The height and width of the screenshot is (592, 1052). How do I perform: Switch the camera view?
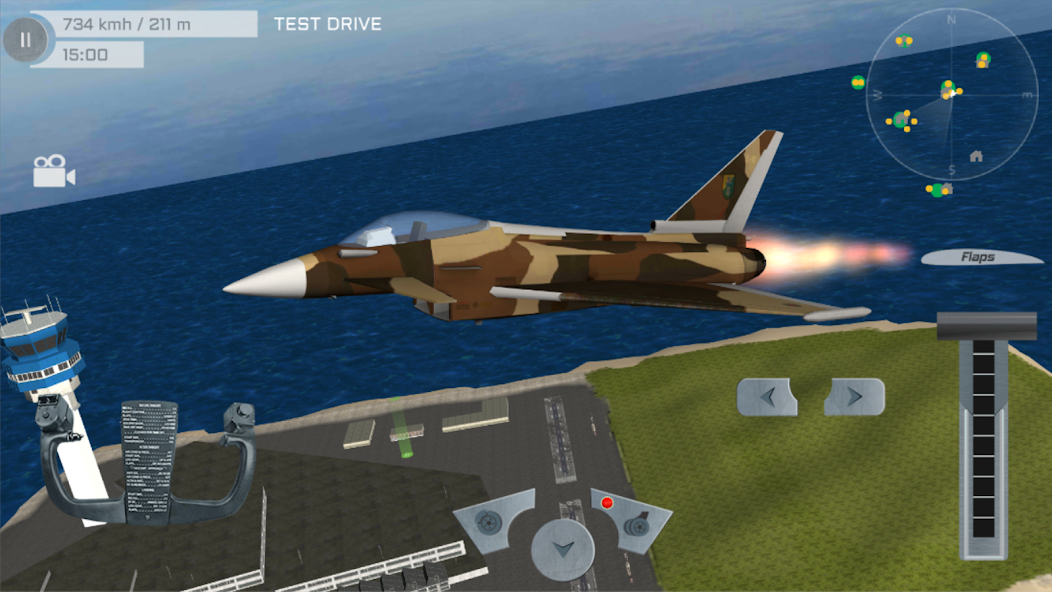(54, 171)
